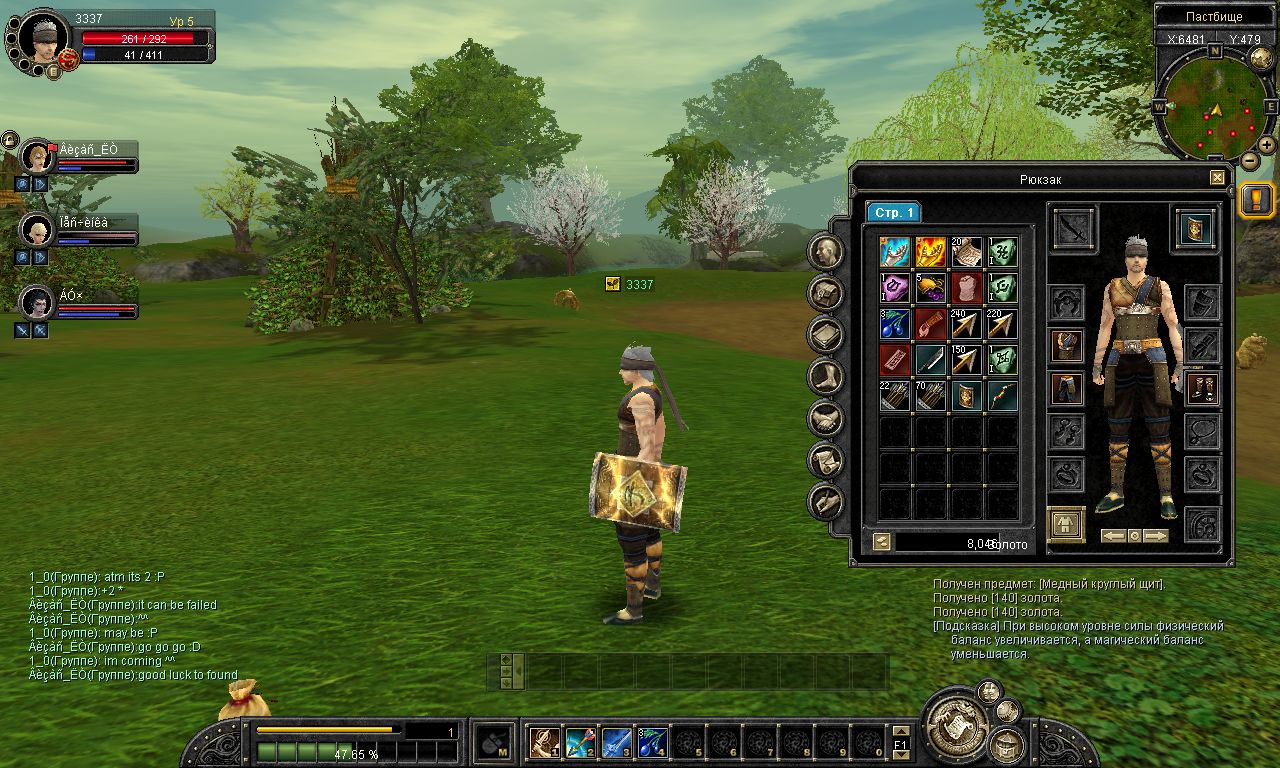This screenshot has width=1280, height=768.
Task: Rotate character preview with right arrow
Action: [x=1155, y=536]
